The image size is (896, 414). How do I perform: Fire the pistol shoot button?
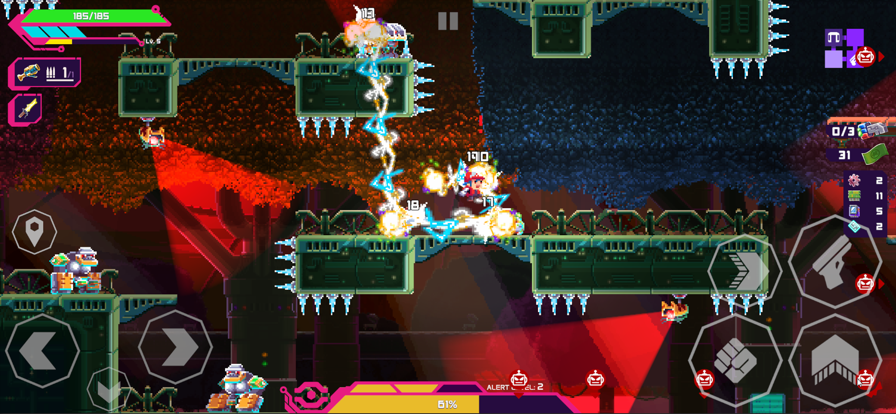tap(835, 261)
